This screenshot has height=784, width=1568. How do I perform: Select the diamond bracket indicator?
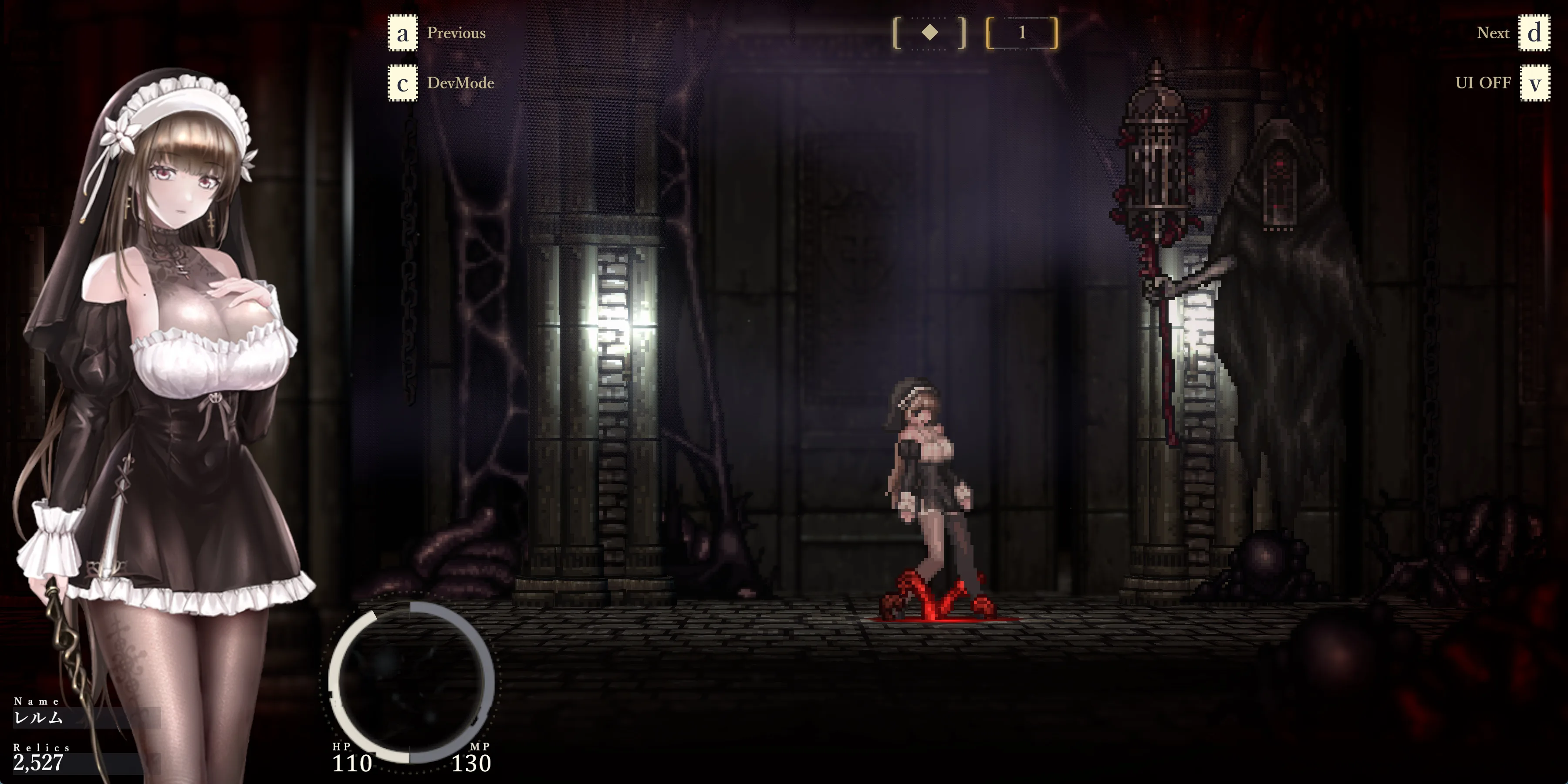point(929,33)
